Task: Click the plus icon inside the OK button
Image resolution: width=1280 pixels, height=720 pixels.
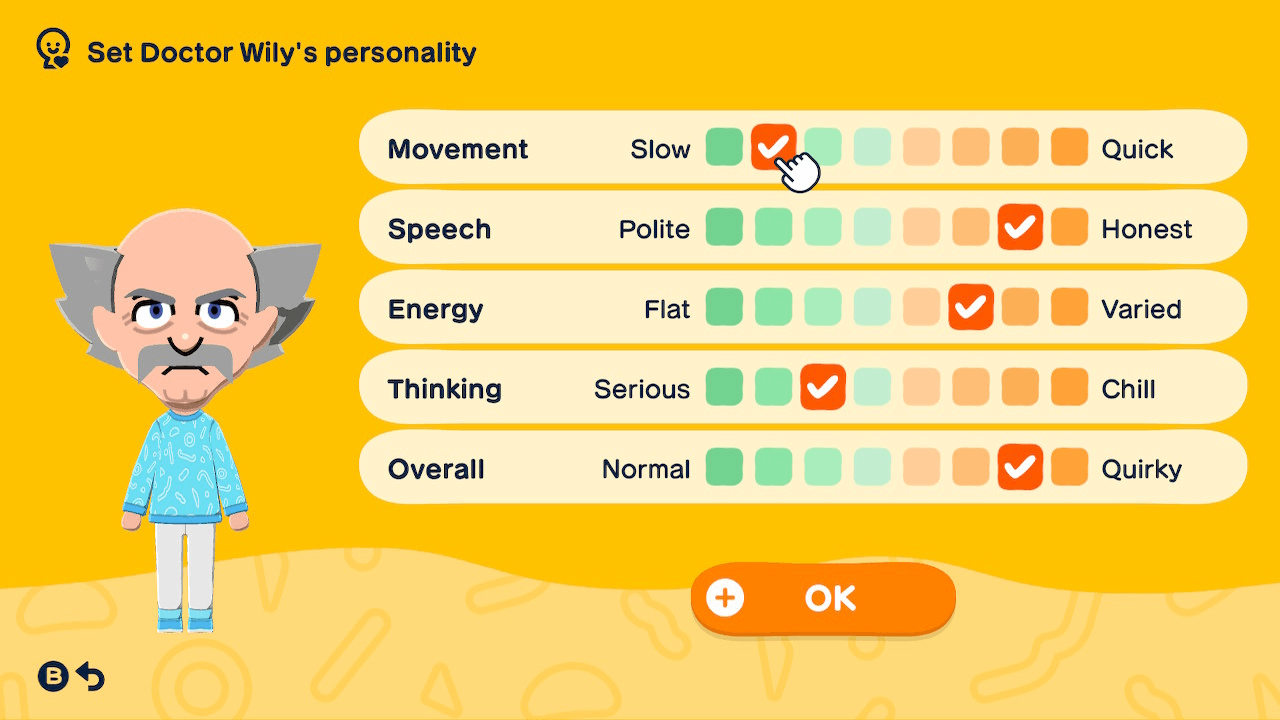Action: pos(726,598)
